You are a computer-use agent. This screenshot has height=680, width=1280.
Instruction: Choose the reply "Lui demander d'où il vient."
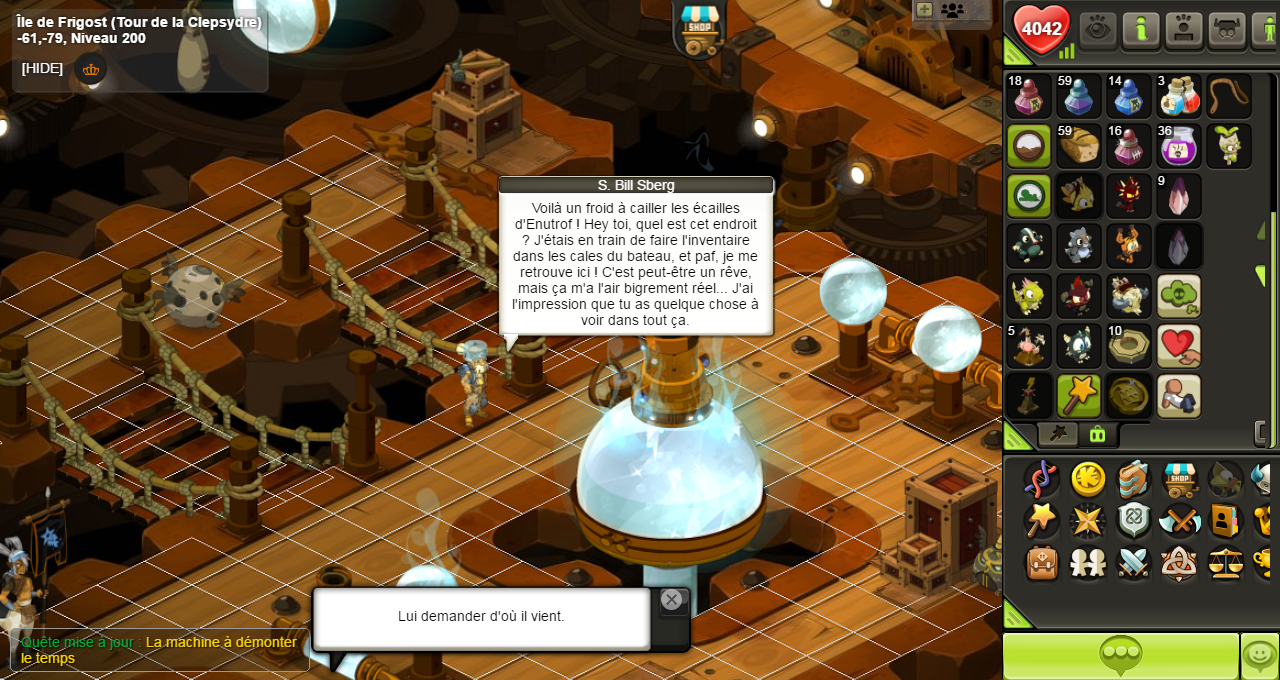point(481,617)
